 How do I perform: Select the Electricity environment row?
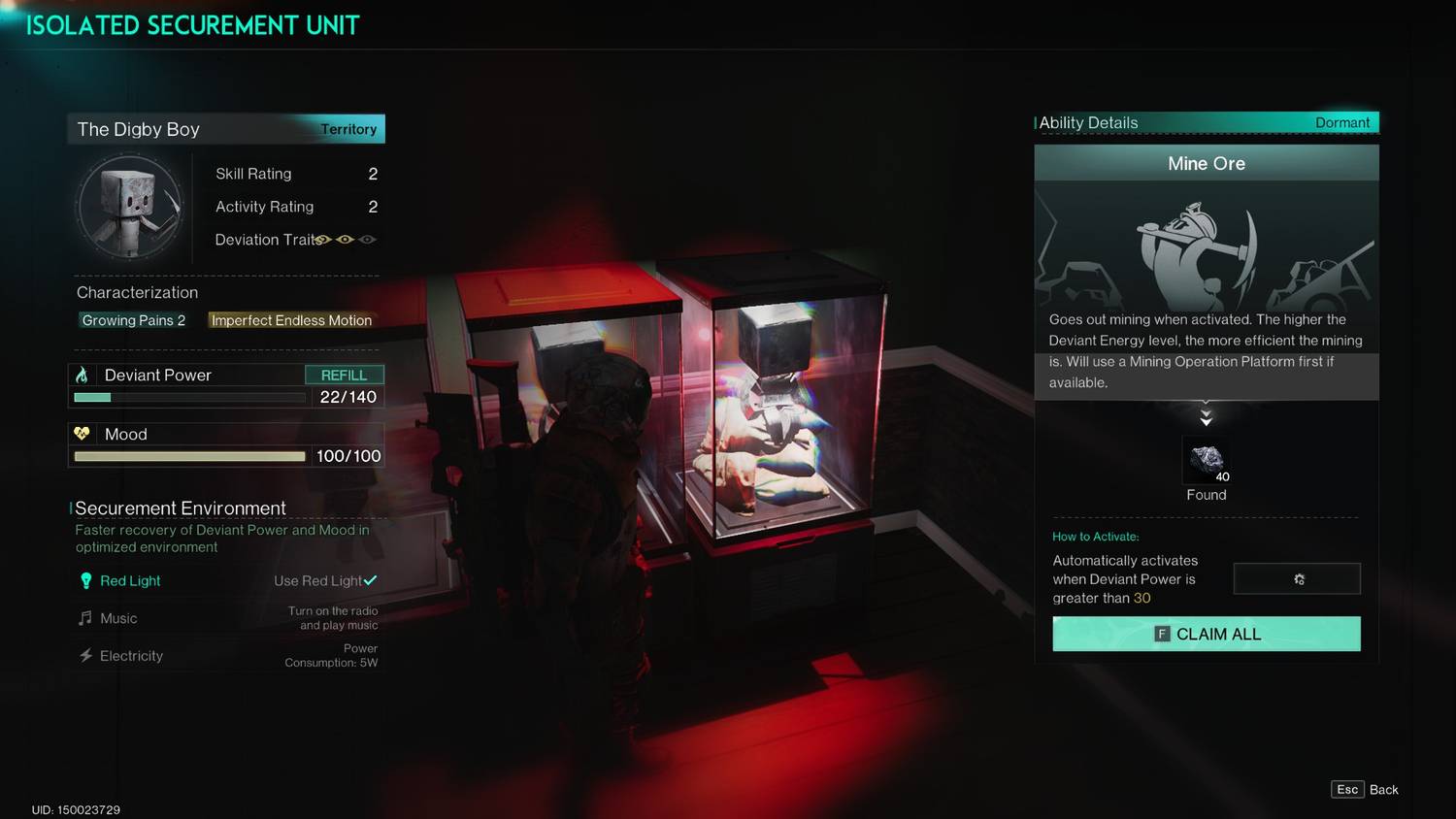click(131, 656)
